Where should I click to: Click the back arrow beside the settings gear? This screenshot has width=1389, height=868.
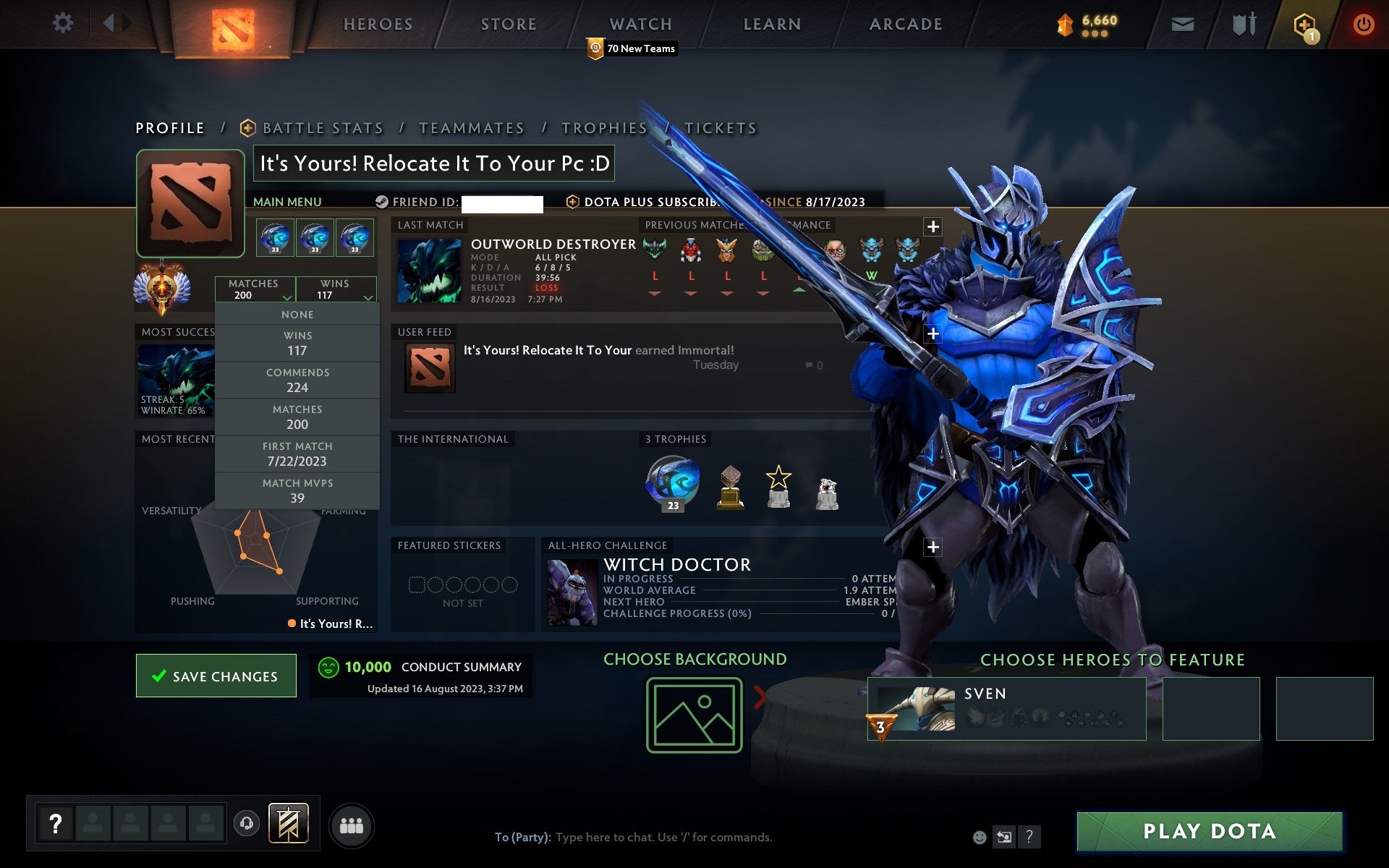click(x=109, y=23)
